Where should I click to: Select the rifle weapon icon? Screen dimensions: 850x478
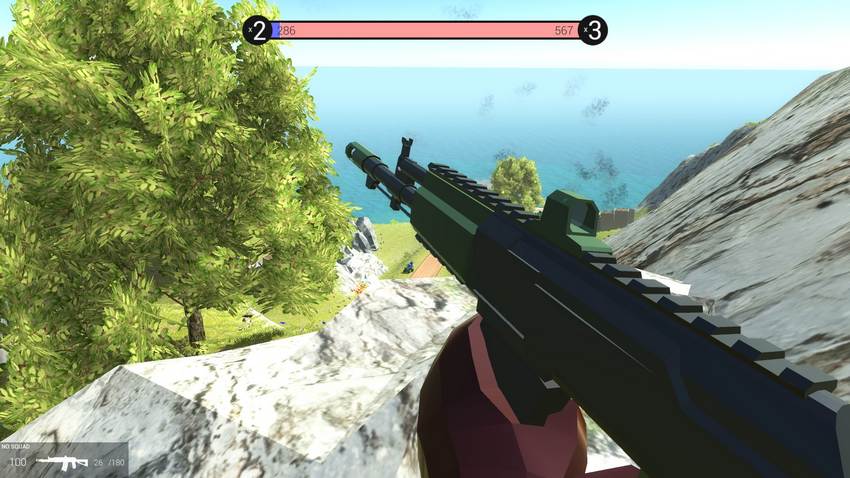point(61,462)
